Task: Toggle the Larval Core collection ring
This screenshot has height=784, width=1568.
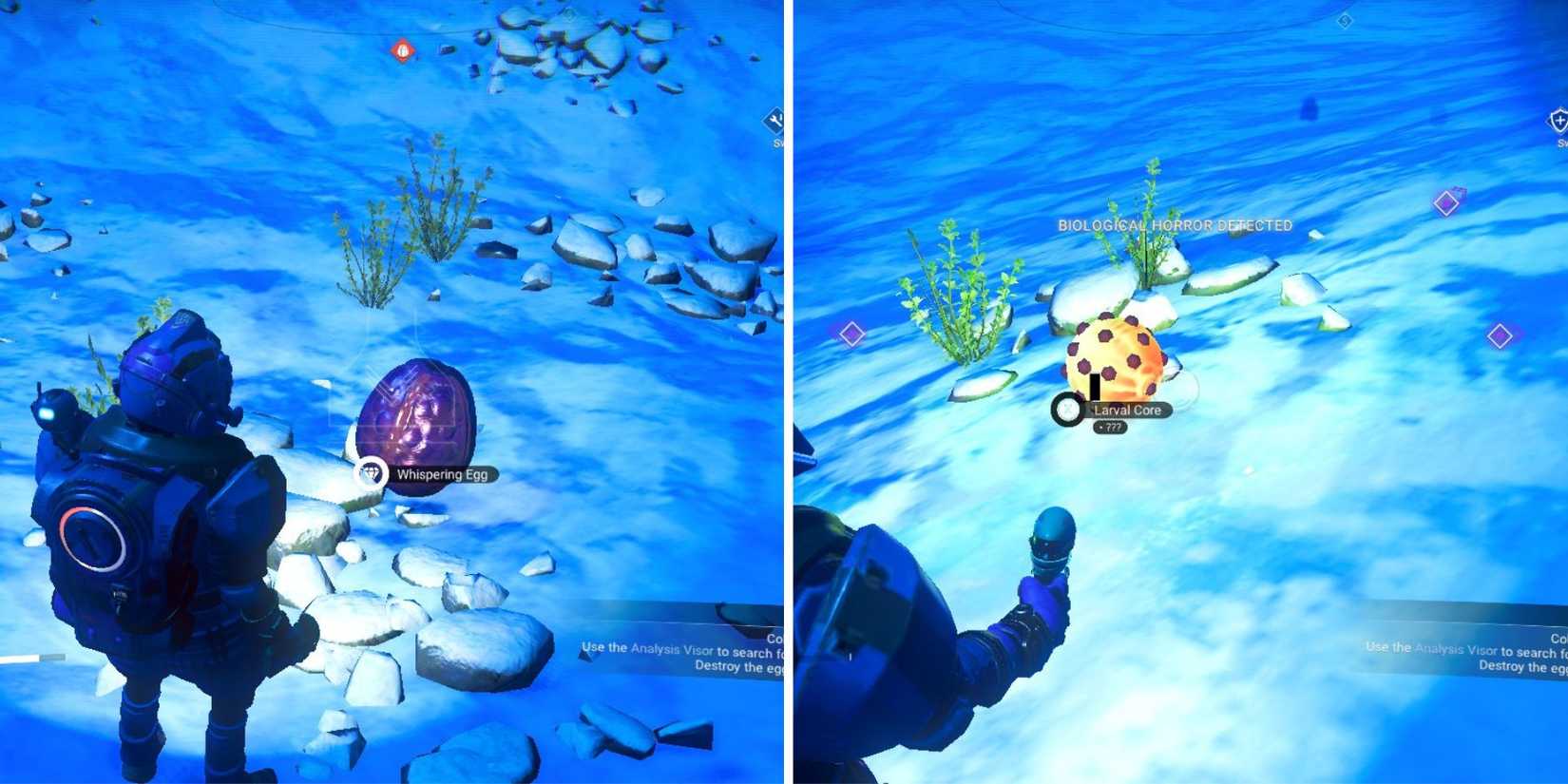Action: [1065, 411]
